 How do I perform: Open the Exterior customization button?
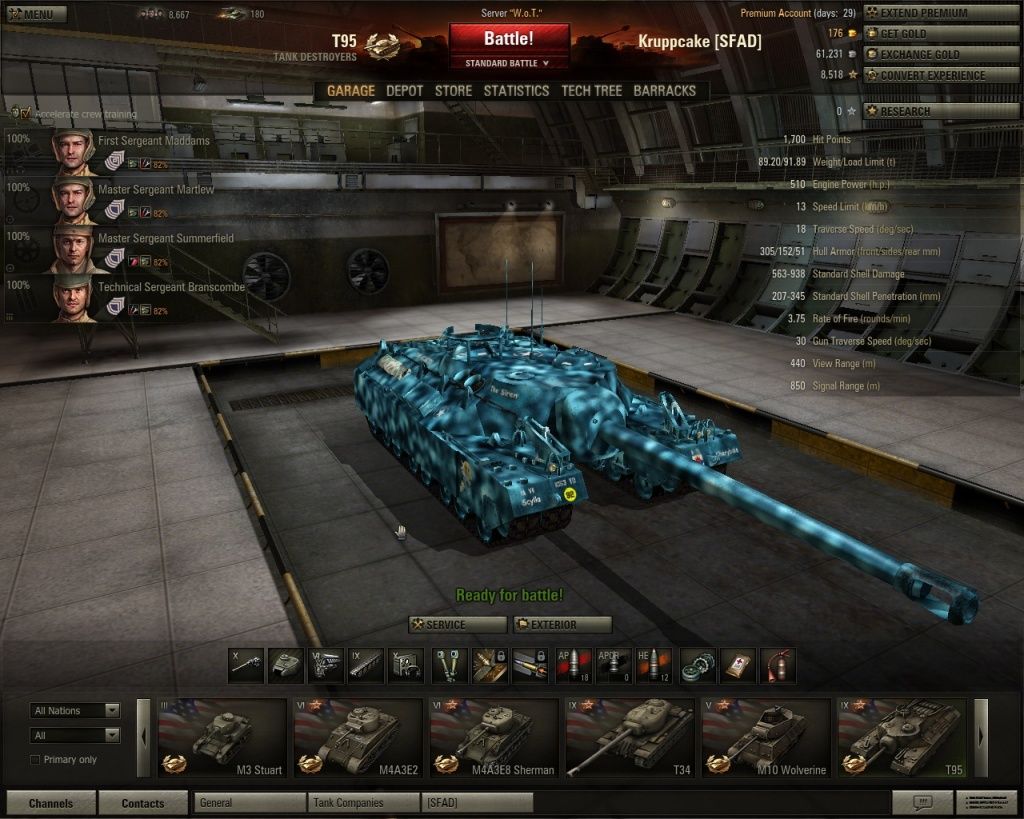(562, 624)
